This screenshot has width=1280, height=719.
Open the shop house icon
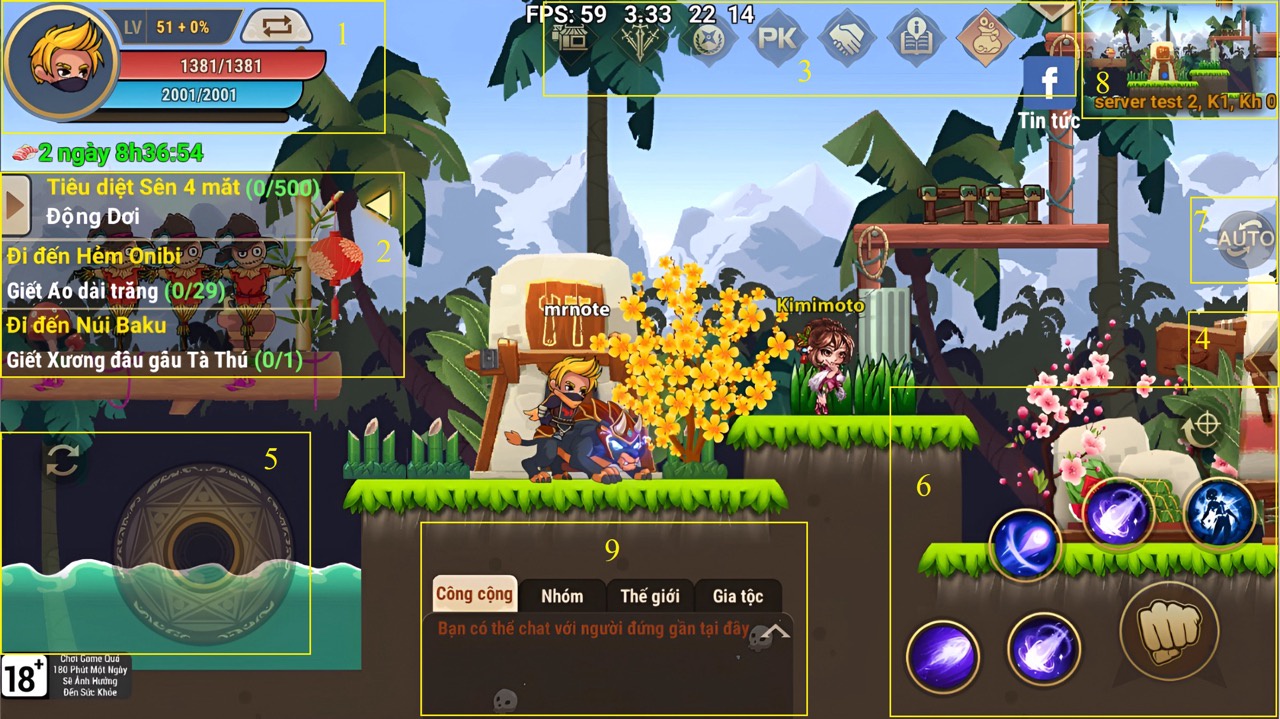pos(573,40)
